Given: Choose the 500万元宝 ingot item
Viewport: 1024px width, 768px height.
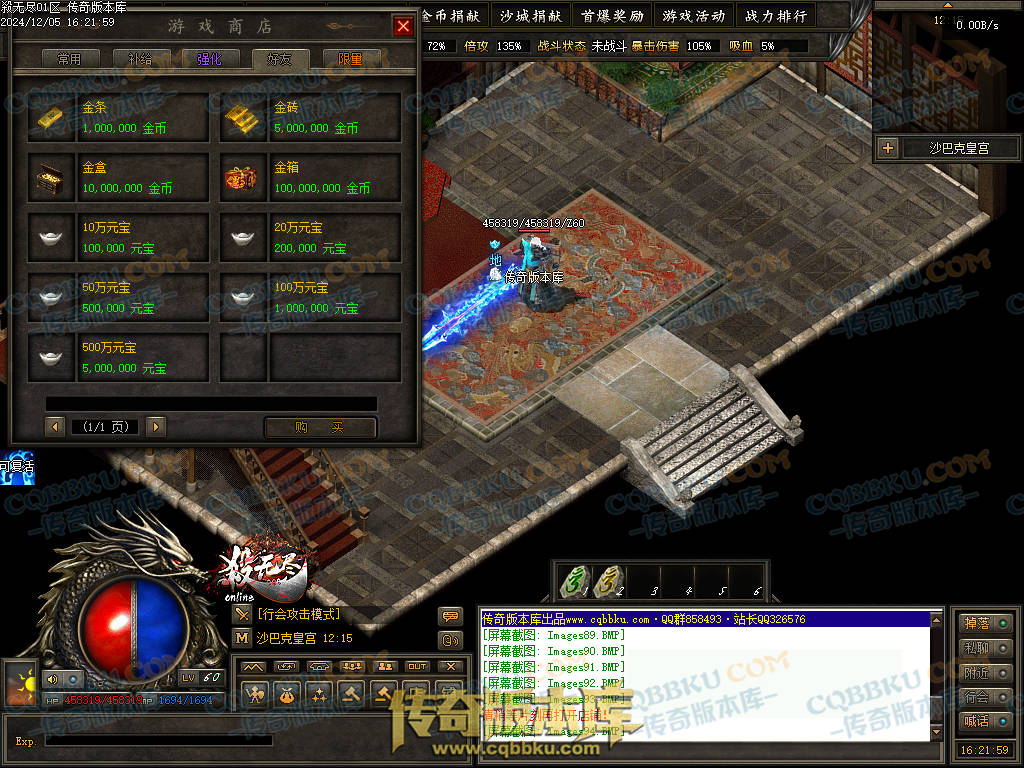Looking at the screenshot, I should pyautogui.click(x=119, y=358).
